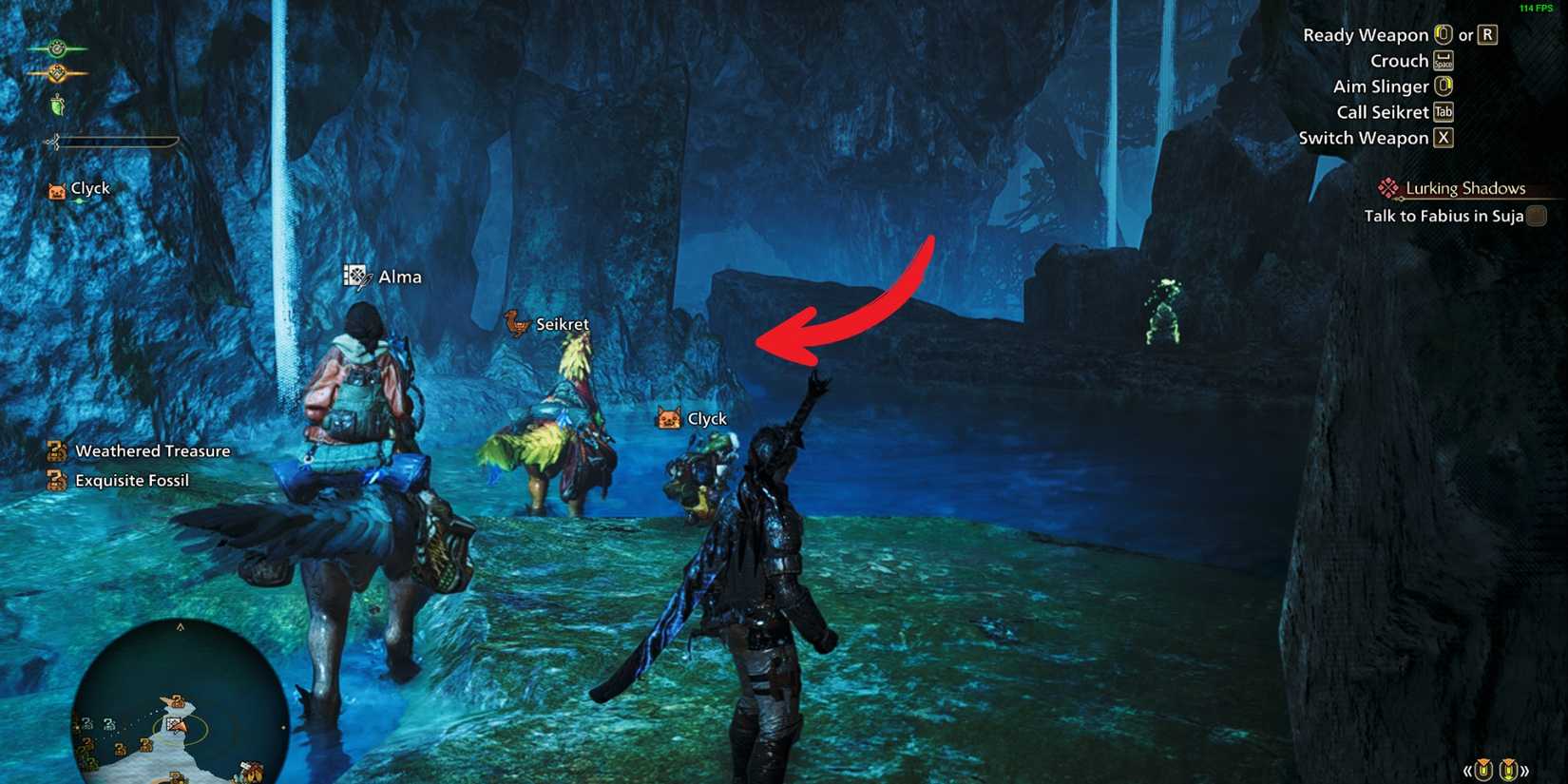Click the Talk to Fabius in Suja link
1568x784 pixels.
pos(1435,215)
